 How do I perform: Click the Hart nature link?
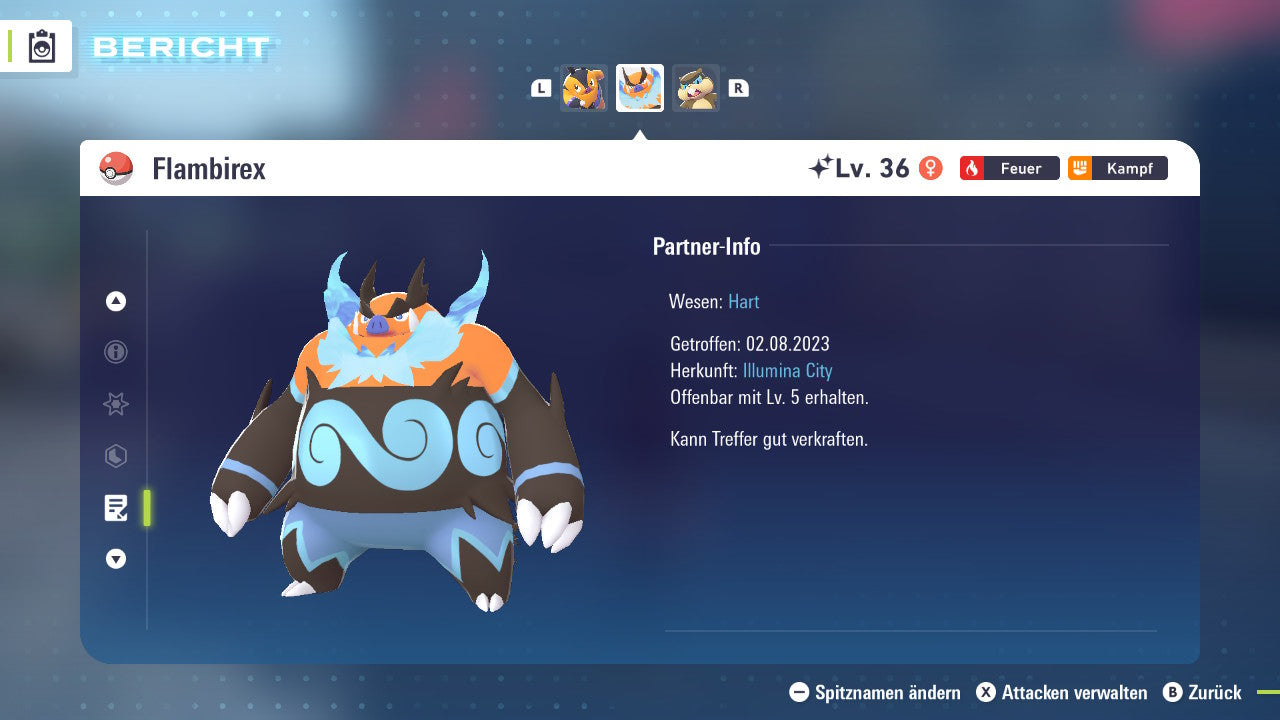(x=743, y=301)
